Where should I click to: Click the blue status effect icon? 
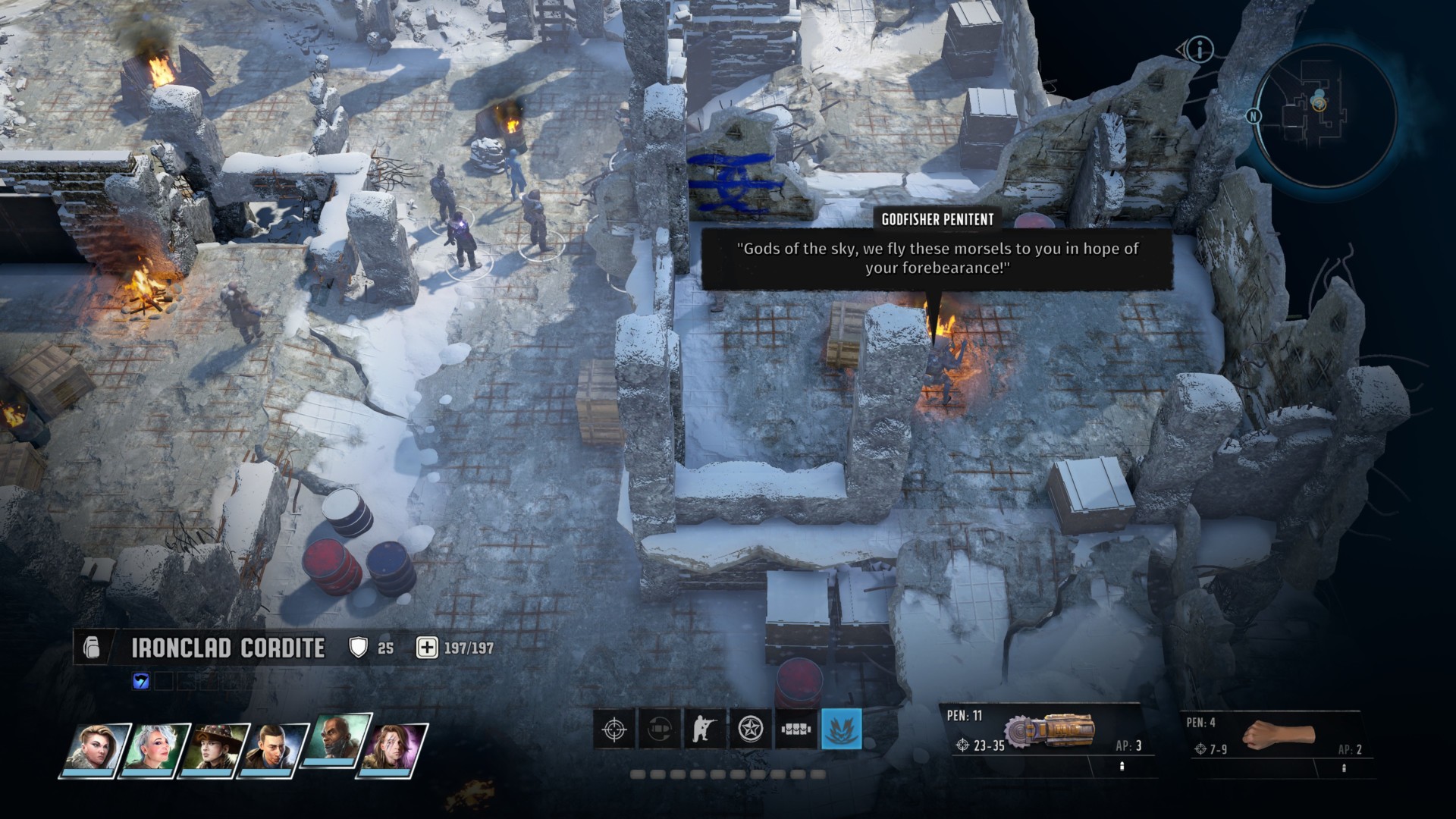pos(141,681)
